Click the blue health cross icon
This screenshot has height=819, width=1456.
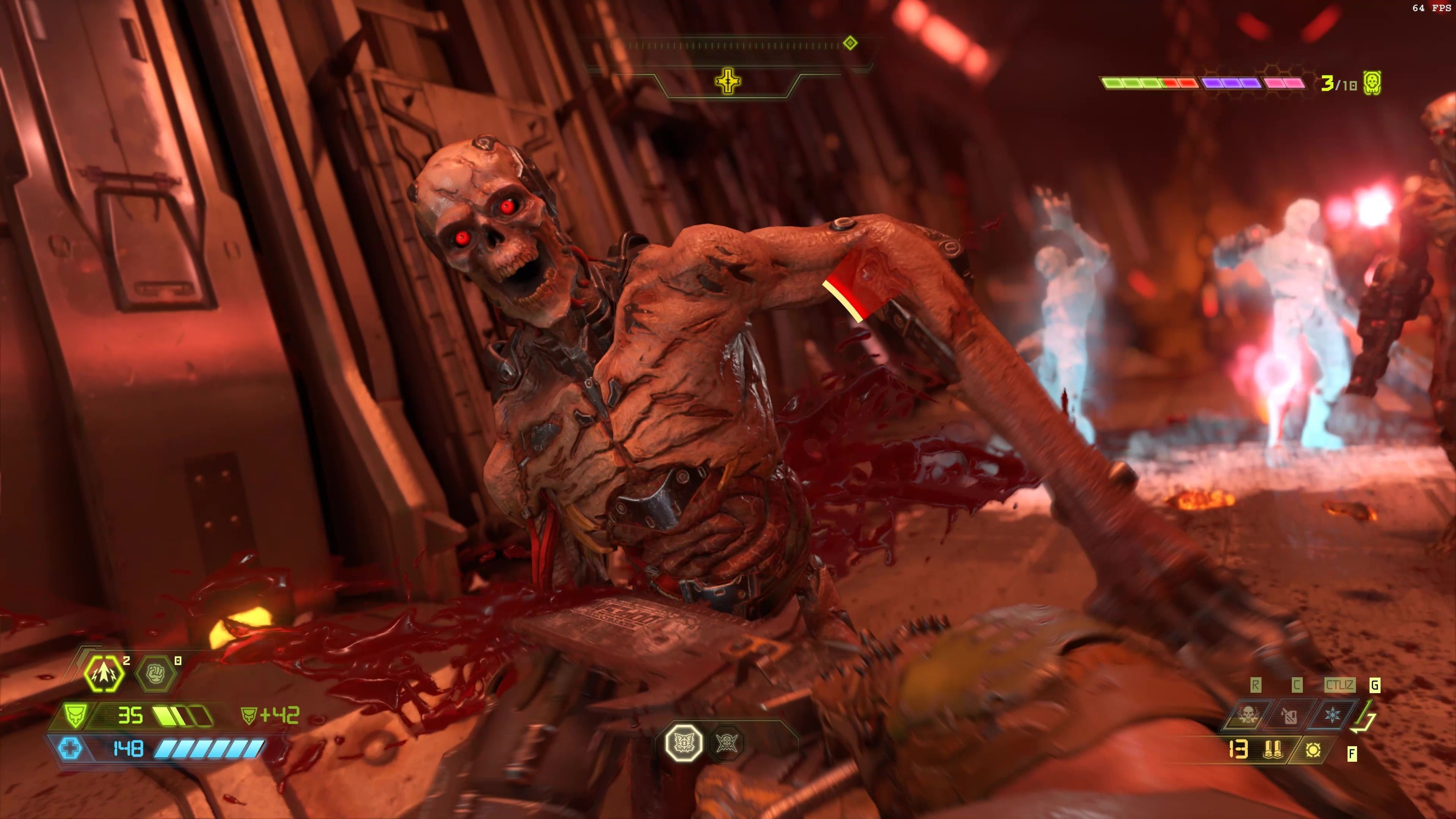[70, 749]
